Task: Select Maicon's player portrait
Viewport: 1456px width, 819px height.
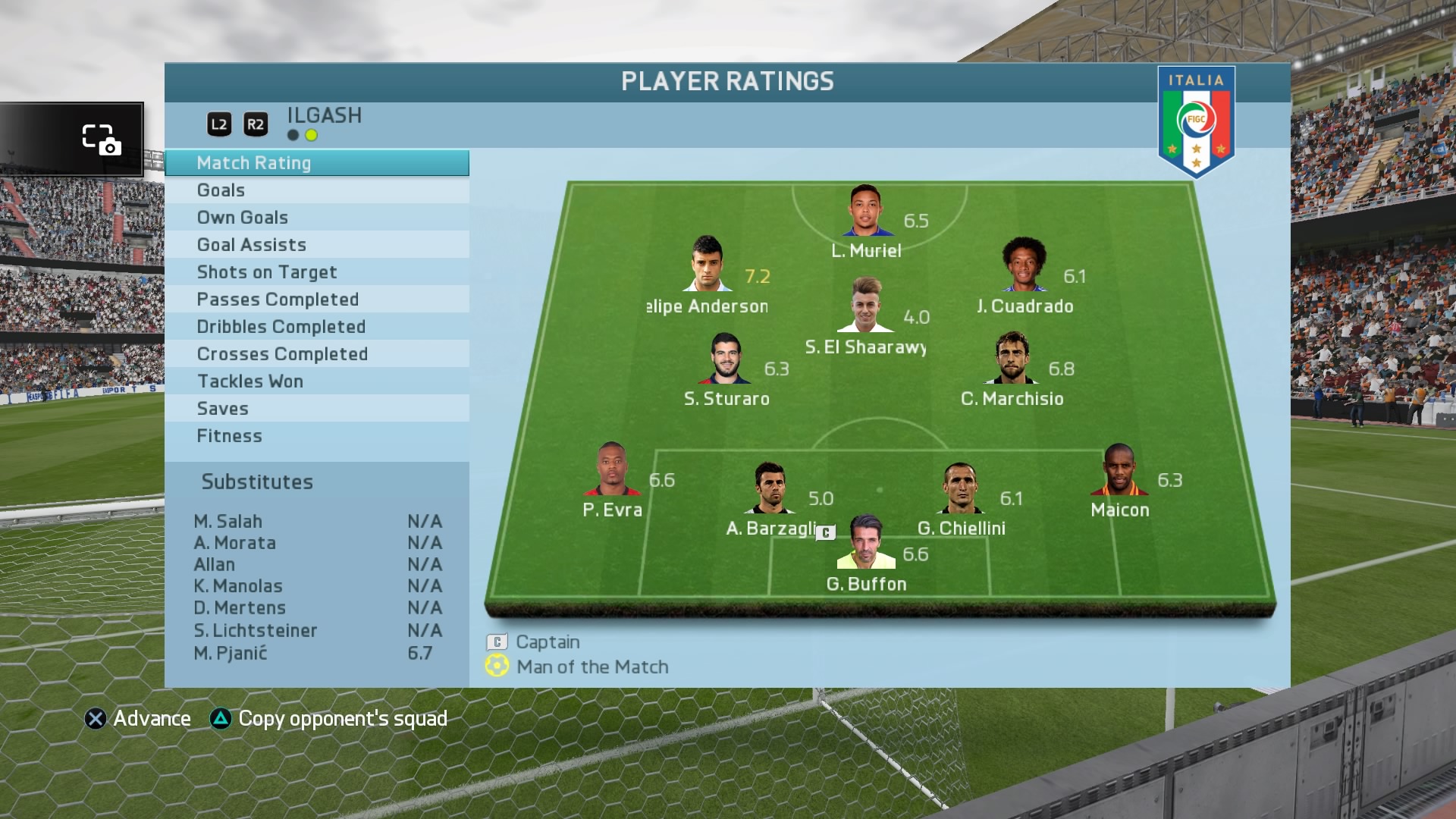Action: click(x=1119, y=469)
